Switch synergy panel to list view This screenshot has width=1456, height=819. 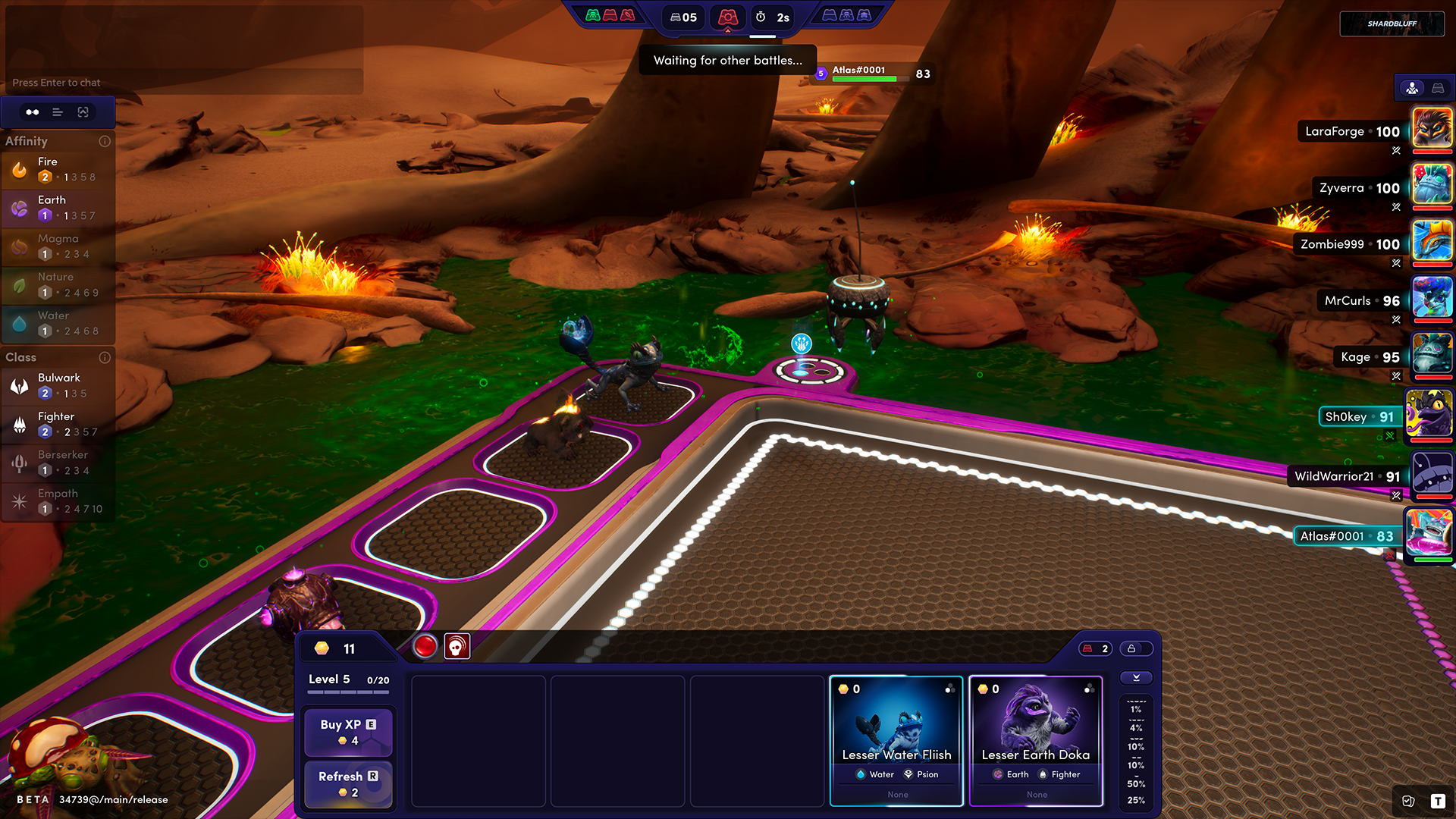click(x=58, y=112)
